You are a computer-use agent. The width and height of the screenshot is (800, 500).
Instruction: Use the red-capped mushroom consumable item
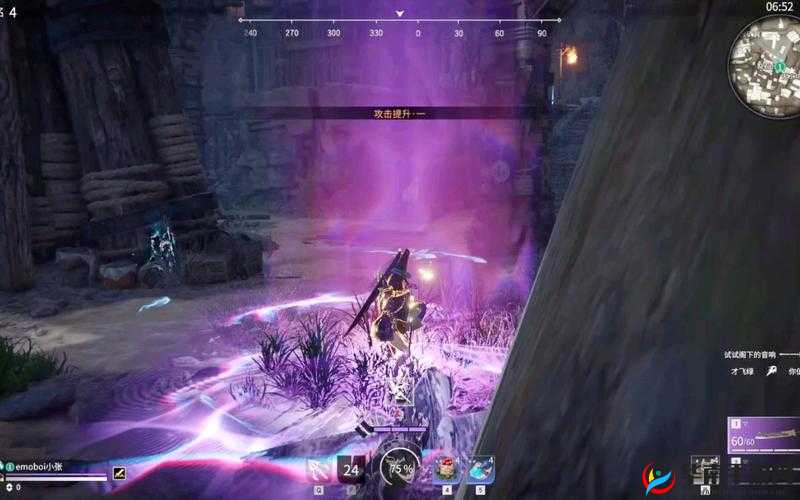pyautogui.click(x=447, y=469)
